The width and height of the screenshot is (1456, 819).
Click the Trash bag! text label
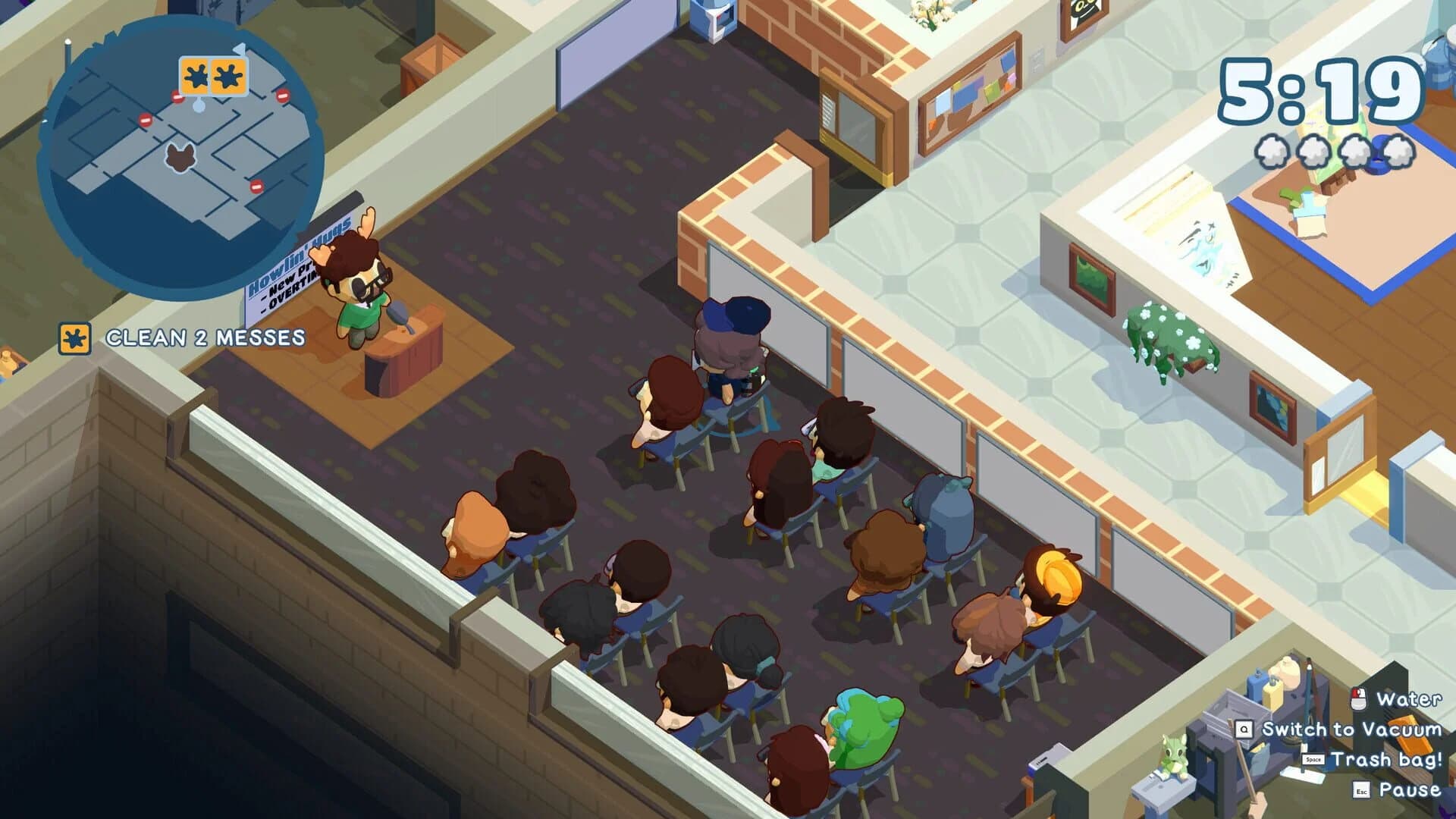[1391, 759]
